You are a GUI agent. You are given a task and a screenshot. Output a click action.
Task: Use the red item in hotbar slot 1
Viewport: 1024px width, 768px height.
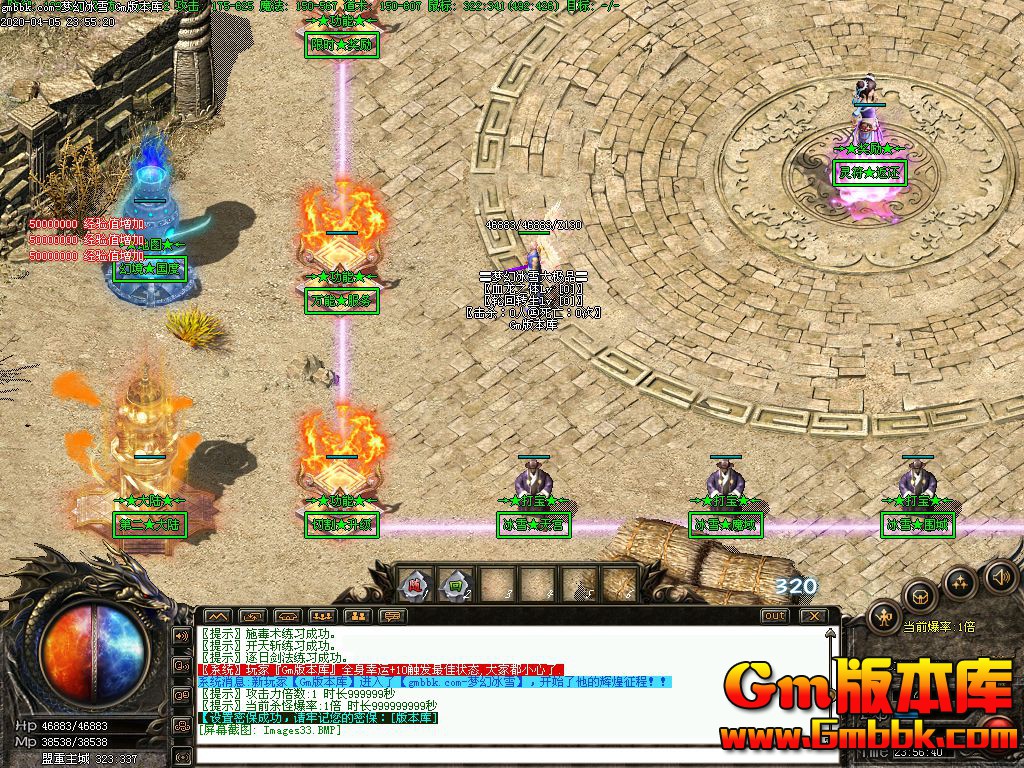point(415,583)
